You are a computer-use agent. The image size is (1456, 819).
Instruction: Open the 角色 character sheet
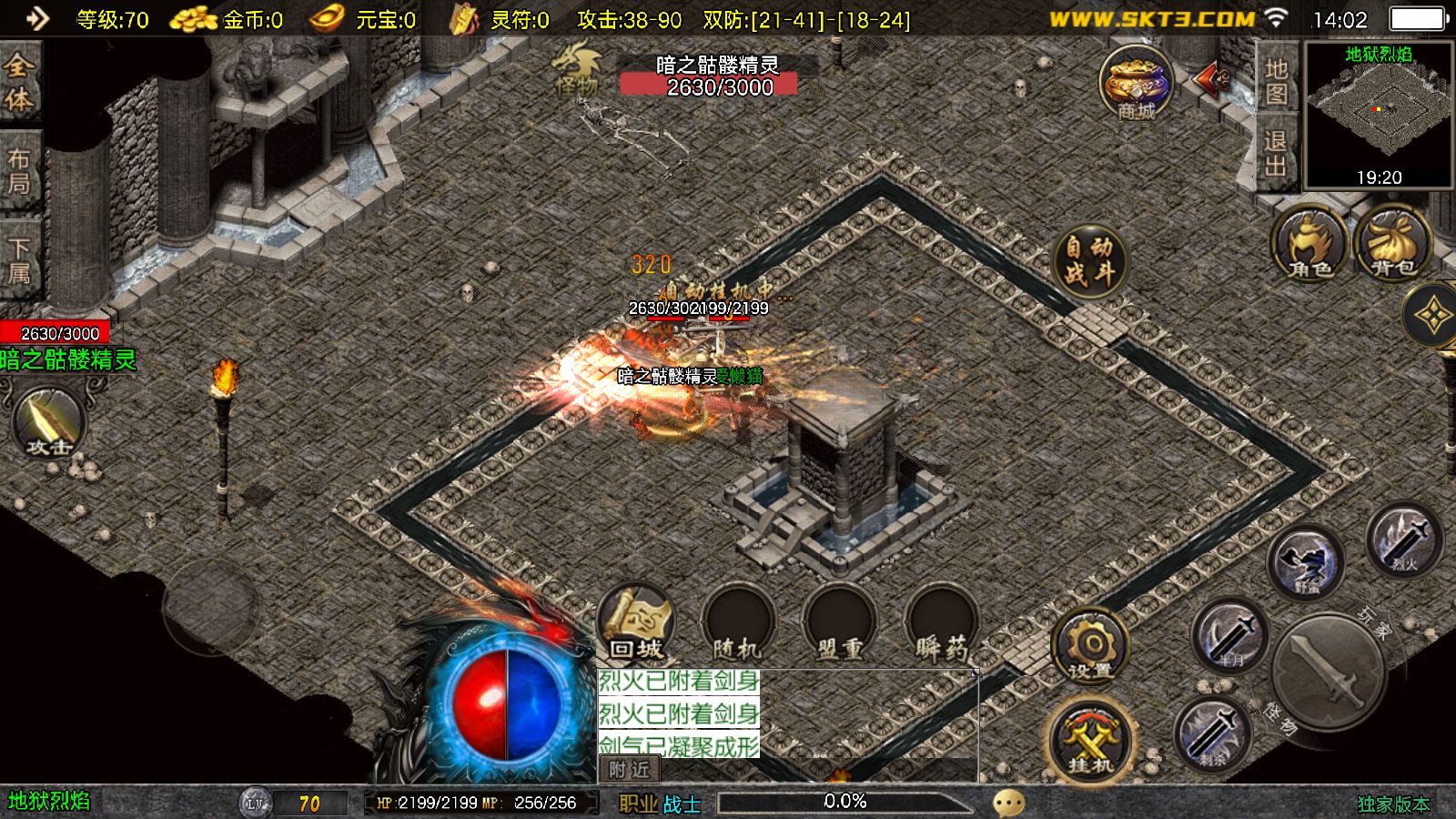coord(1309,244)
